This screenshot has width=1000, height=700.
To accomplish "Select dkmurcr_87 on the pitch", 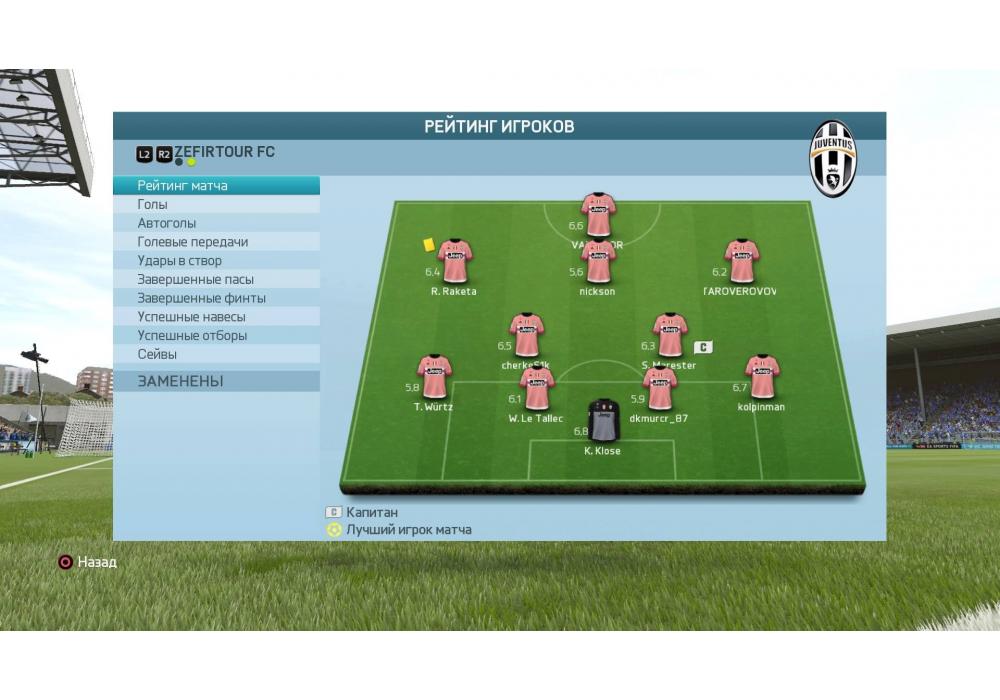I will [659, 389].
